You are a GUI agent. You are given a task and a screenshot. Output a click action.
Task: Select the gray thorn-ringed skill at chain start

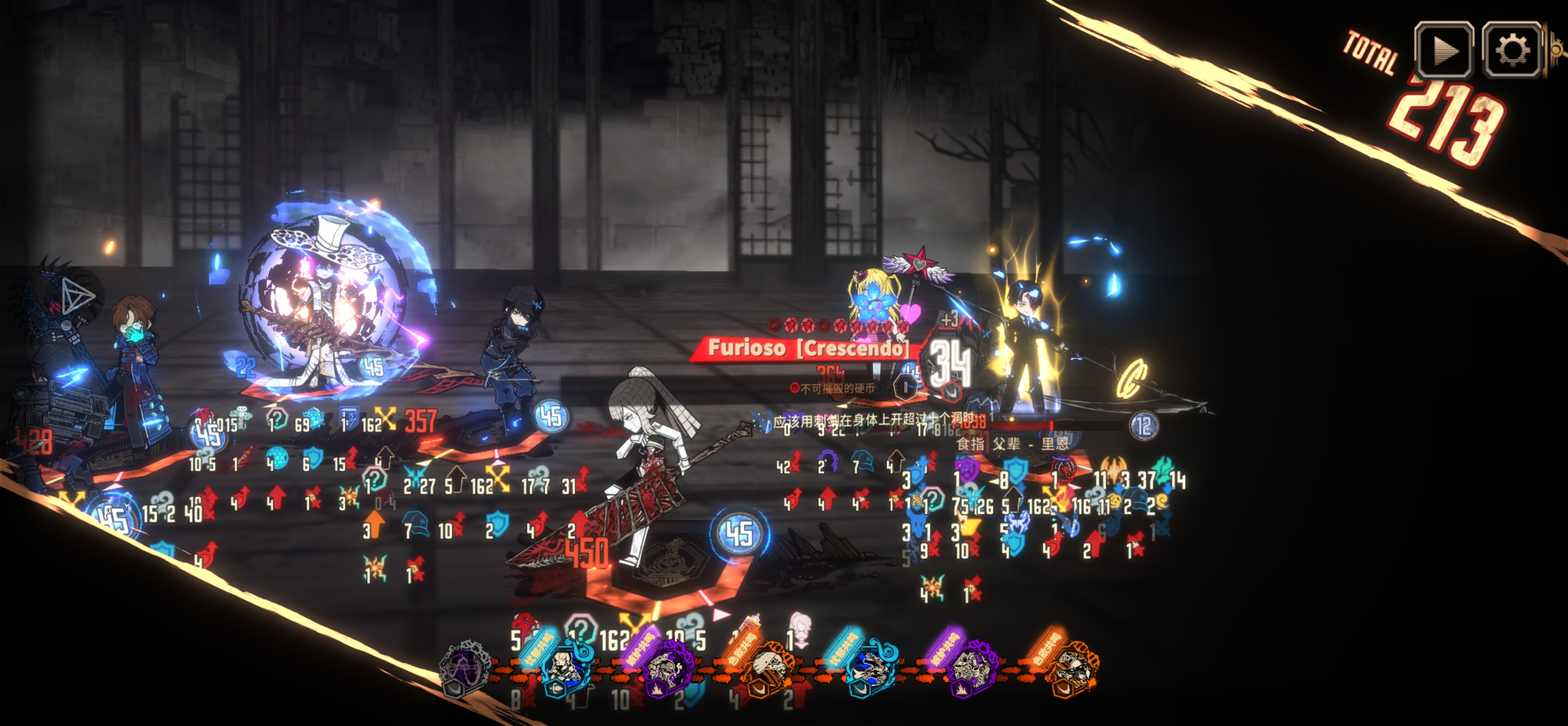(x=465, y=670)
